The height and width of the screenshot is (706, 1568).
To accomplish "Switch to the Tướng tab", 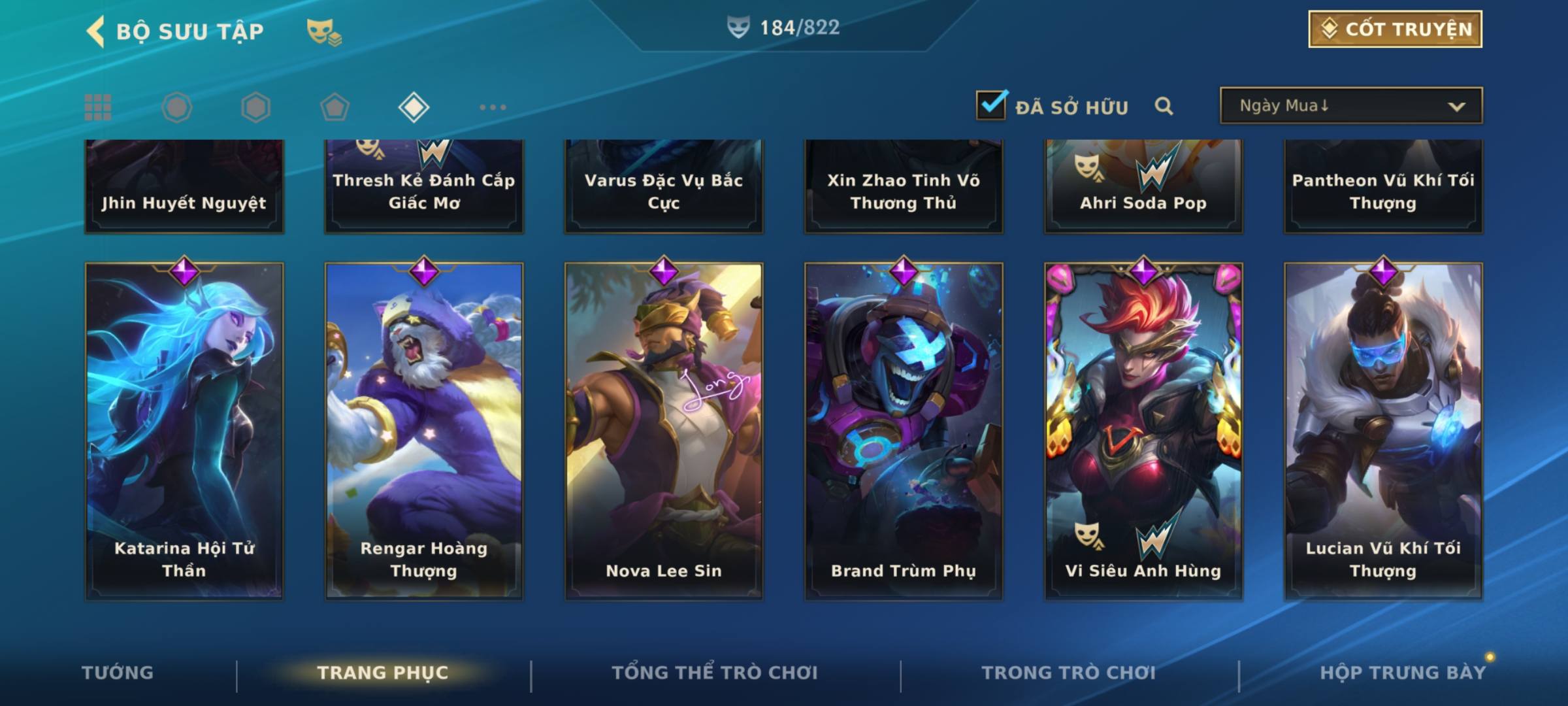I will [118, 673].
